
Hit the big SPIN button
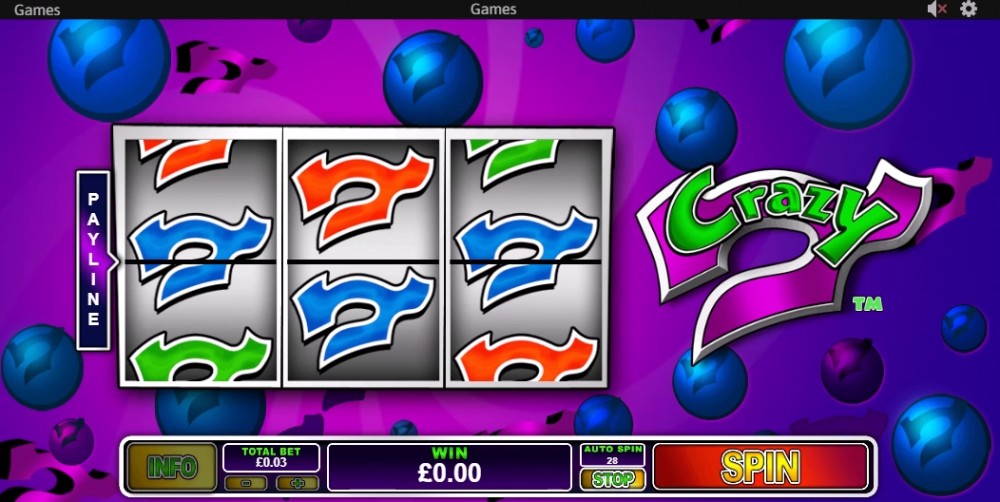761,467
